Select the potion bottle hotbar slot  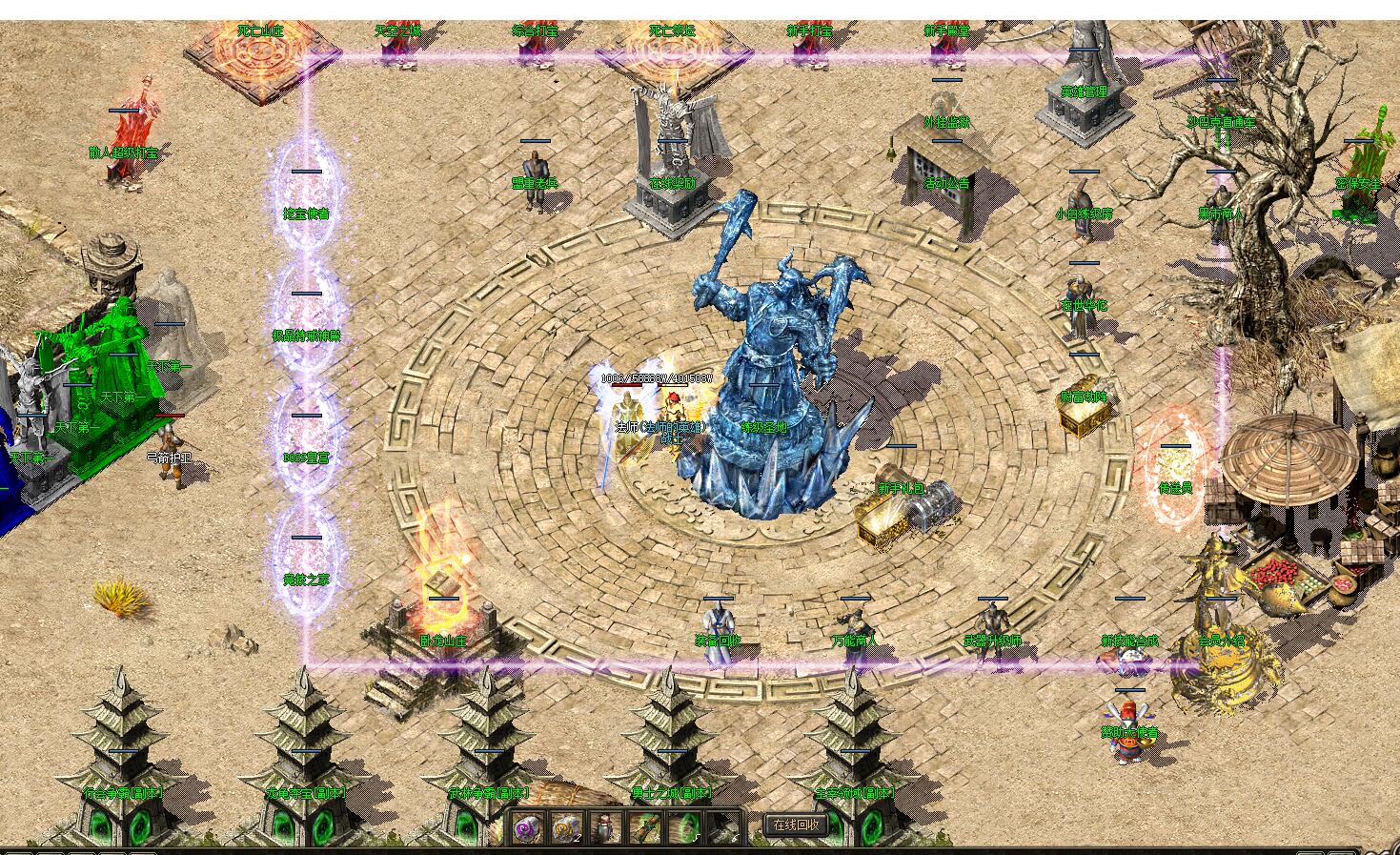click(x=605, y=827)
